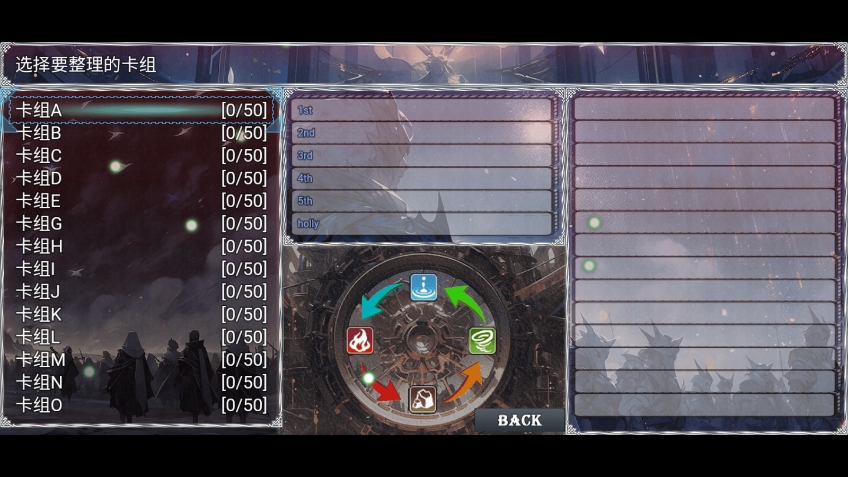Pick deck 卡组I from the list
This screenshot has width=848, height=477.
click(141, 269)
